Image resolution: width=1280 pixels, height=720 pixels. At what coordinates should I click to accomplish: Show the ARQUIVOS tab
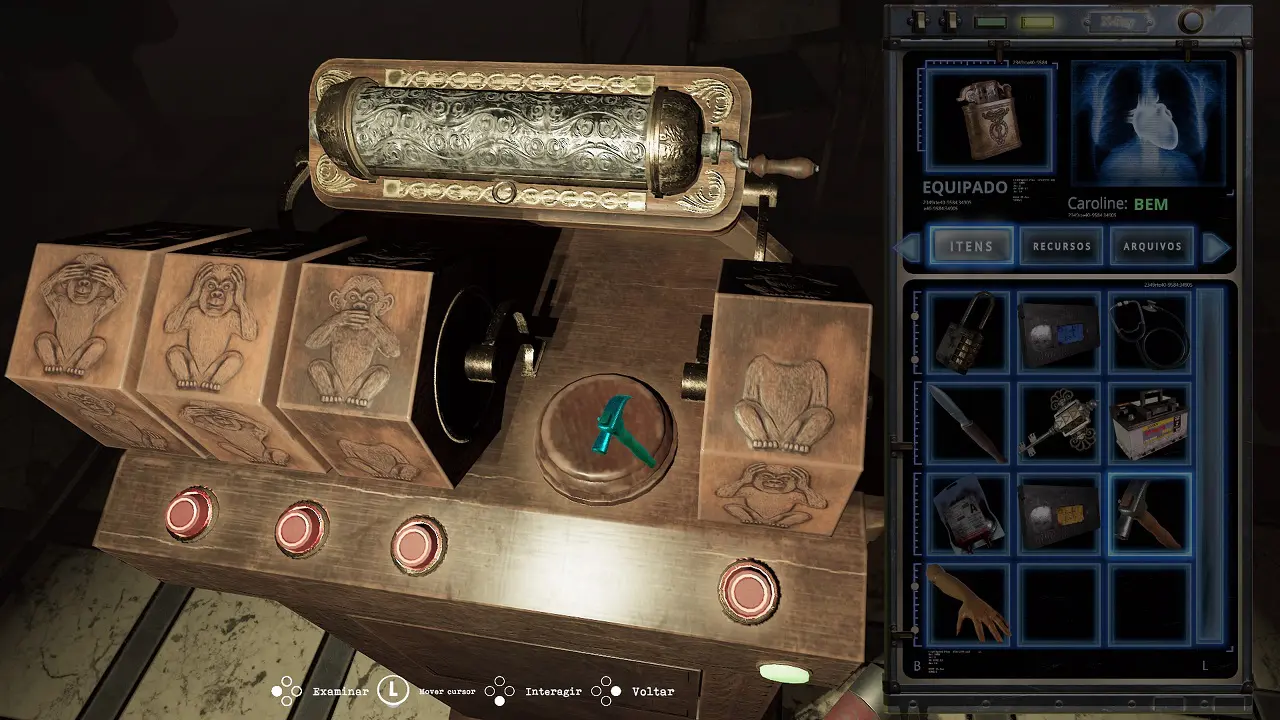(1152, 246)
